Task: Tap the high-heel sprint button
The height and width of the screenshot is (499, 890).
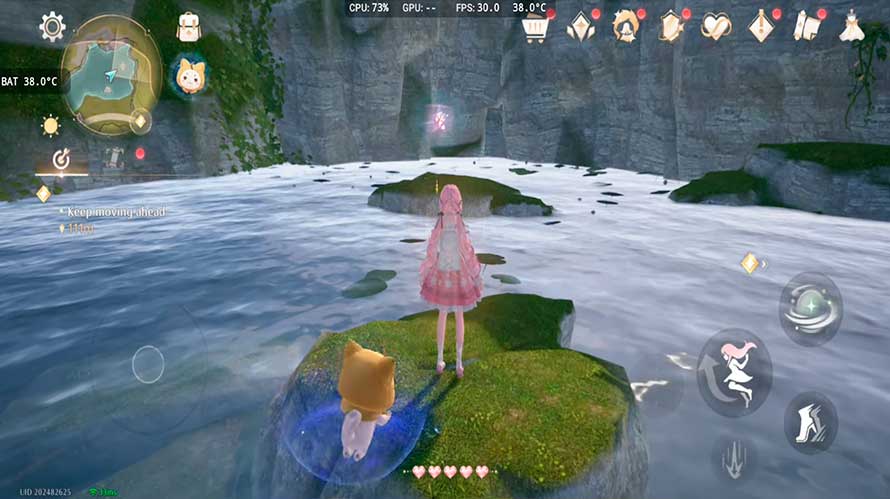Action: pyautogui.click(x=810, y=422)
